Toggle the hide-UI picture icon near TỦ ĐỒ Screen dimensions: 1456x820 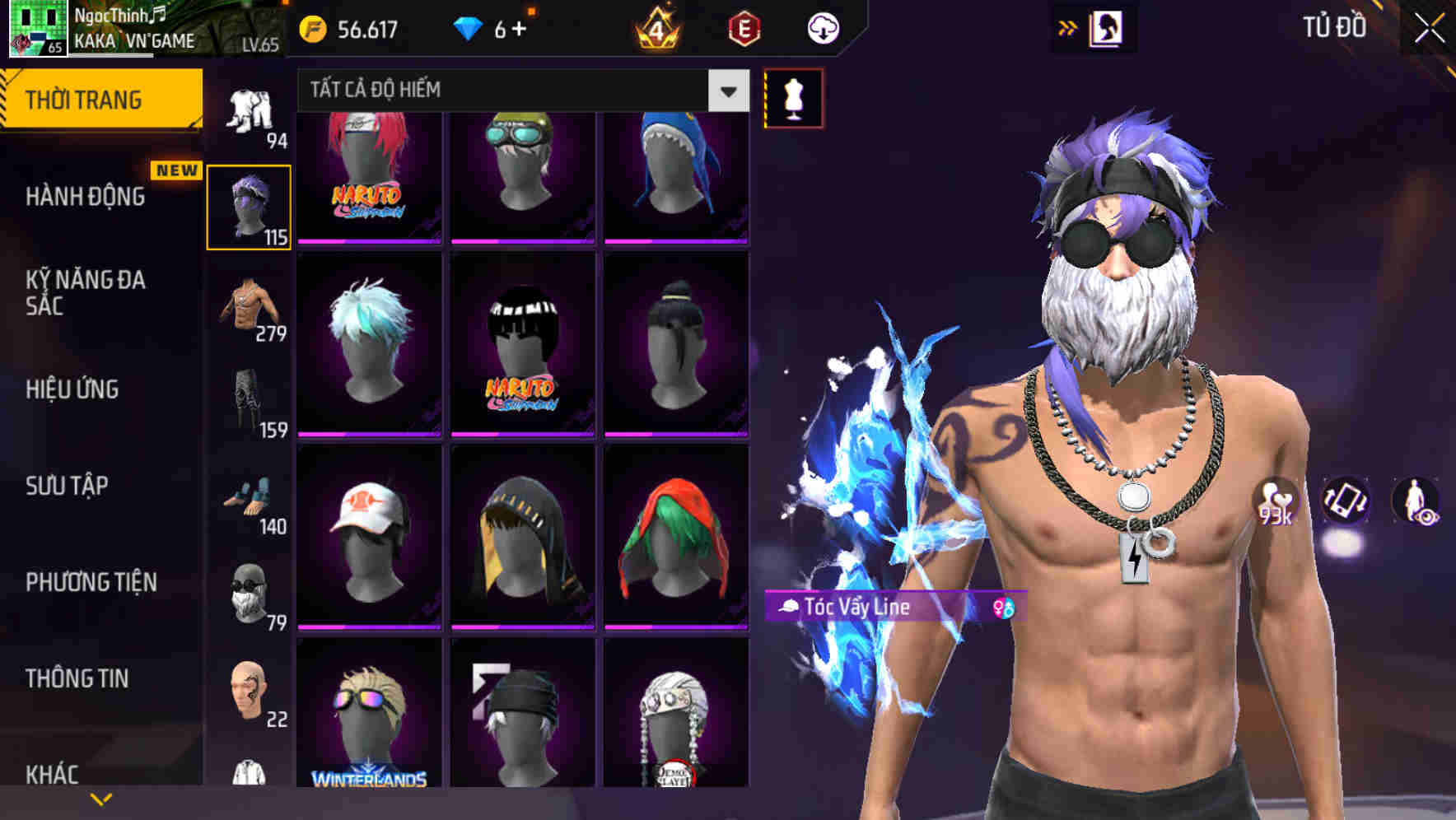pos(1108,26)
